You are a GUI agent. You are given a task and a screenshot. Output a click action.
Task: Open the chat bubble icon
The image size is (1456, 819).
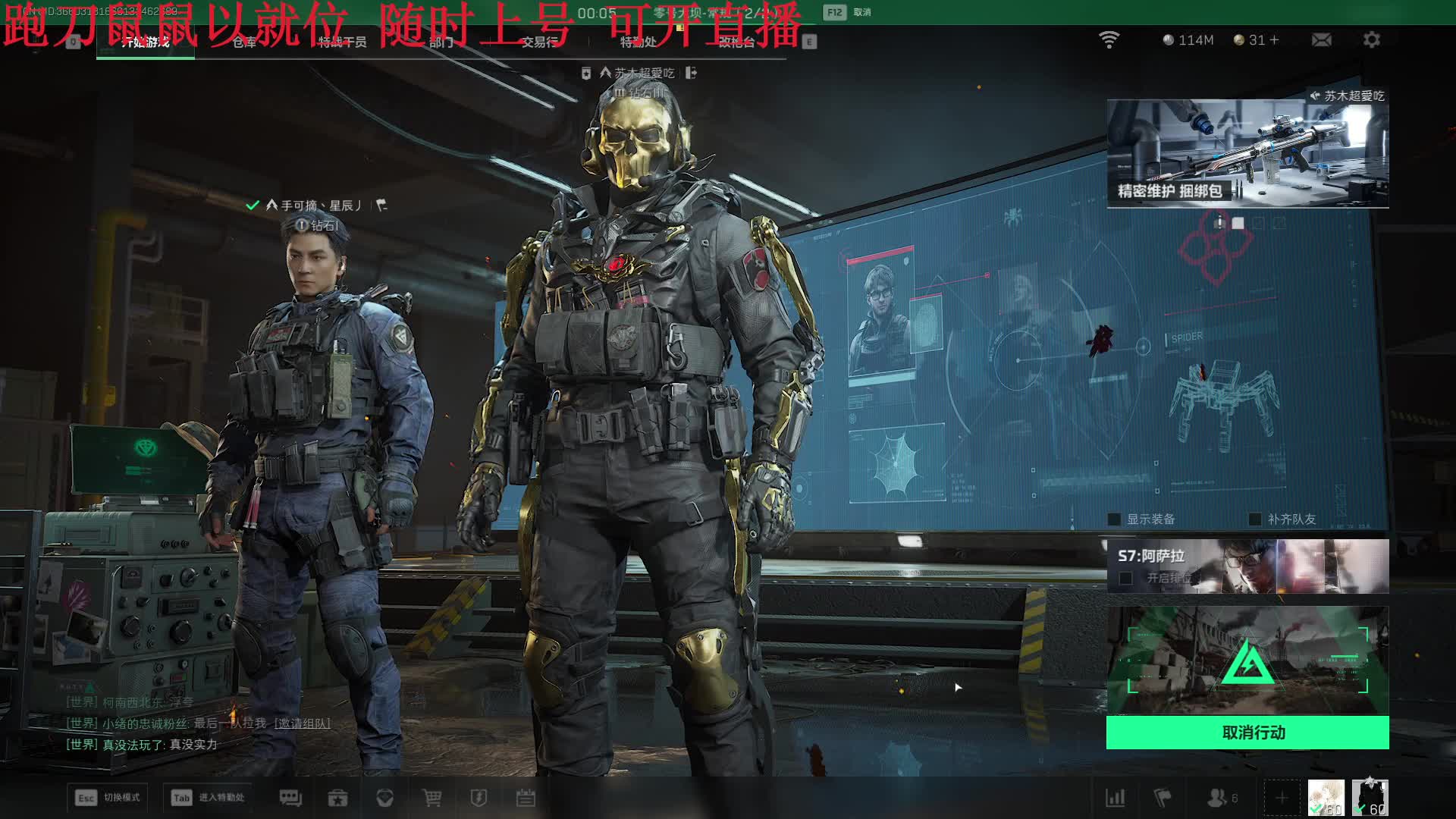click(x=290, y=798)
